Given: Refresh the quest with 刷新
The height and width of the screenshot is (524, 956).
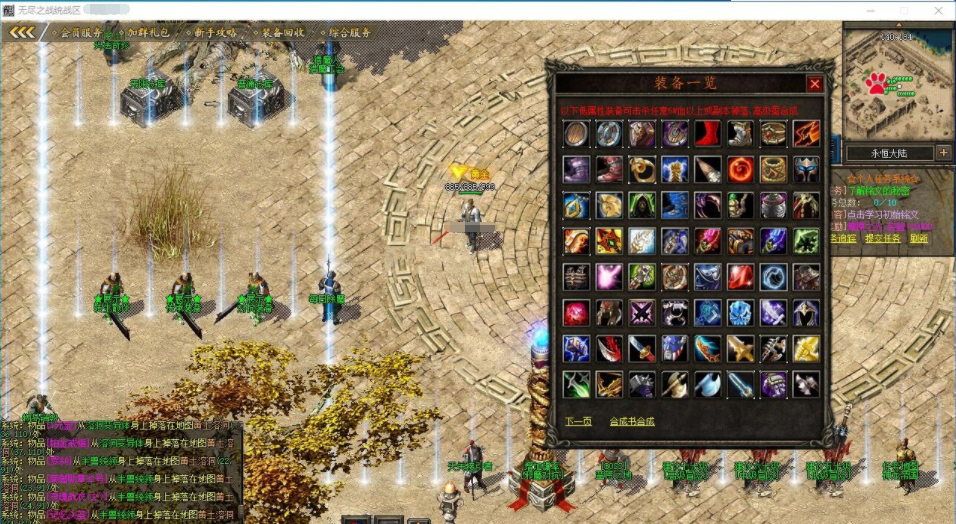Looking at the screenshot, I should click(x=918, y=238).
